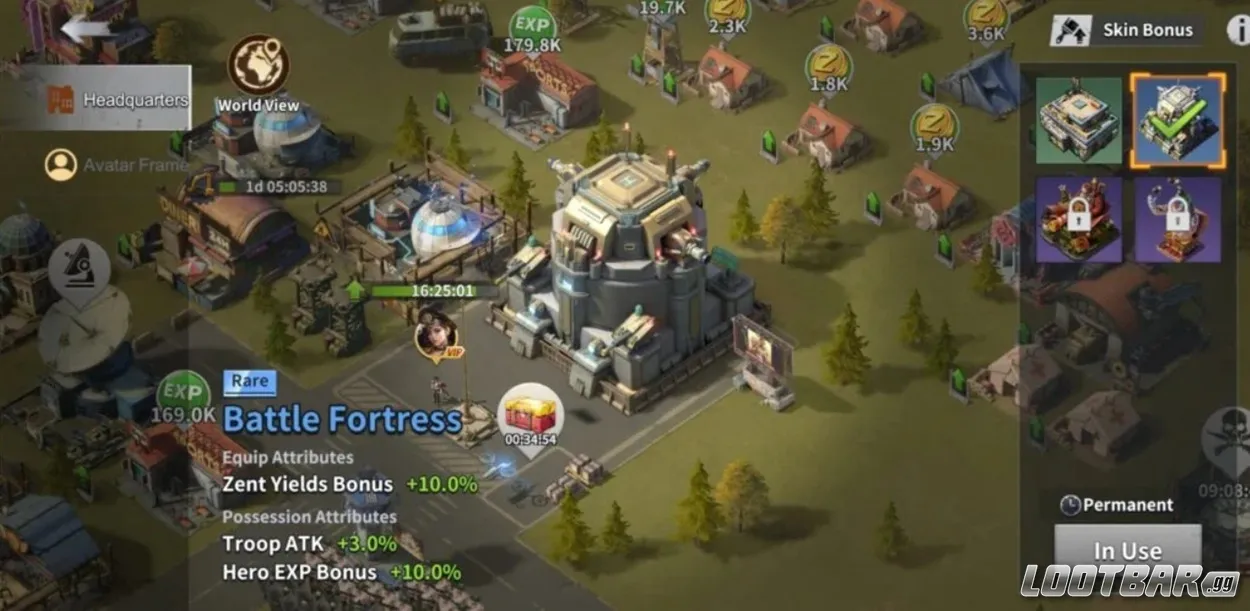Tap the VIP hero portrait bubble
This screenshot has height=611, width=1250.
click(437, 336)
